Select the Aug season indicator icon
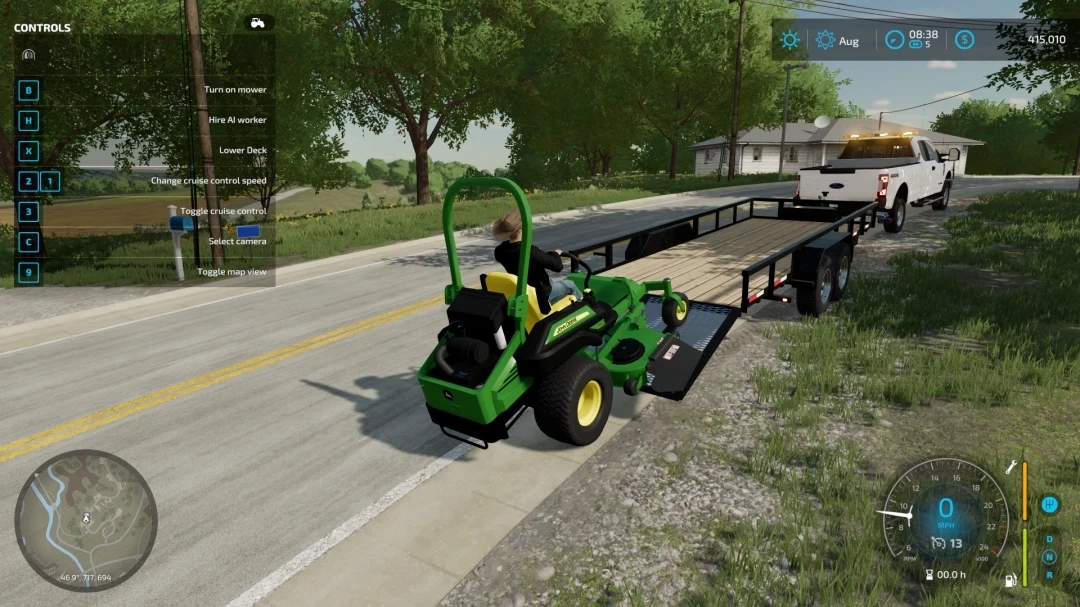The width and height of the screenshot is (1080, 607). [825, 40]
